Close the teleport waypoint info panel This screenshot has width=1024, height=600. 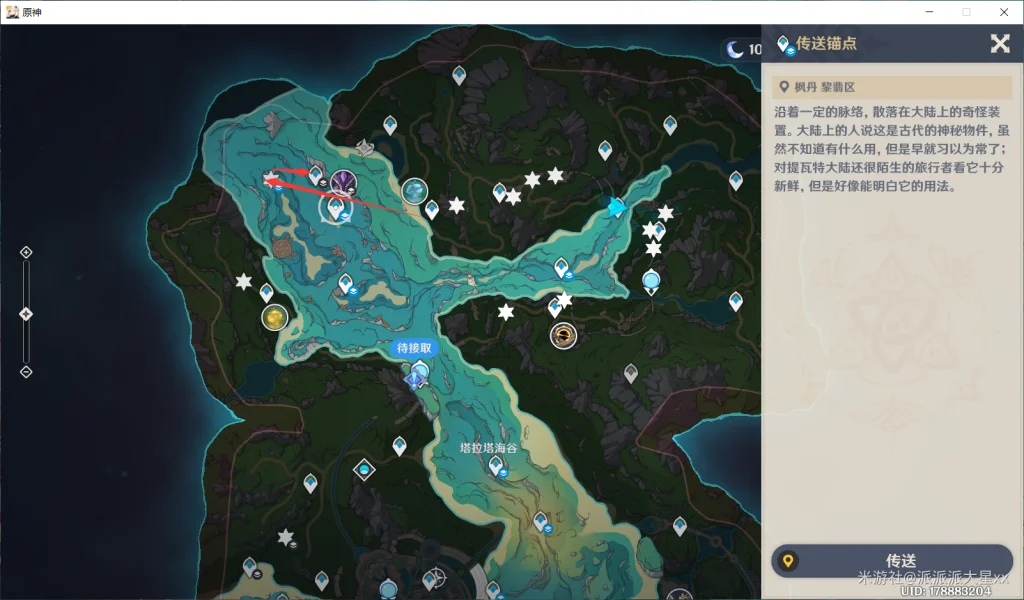[x=999, y=43]
